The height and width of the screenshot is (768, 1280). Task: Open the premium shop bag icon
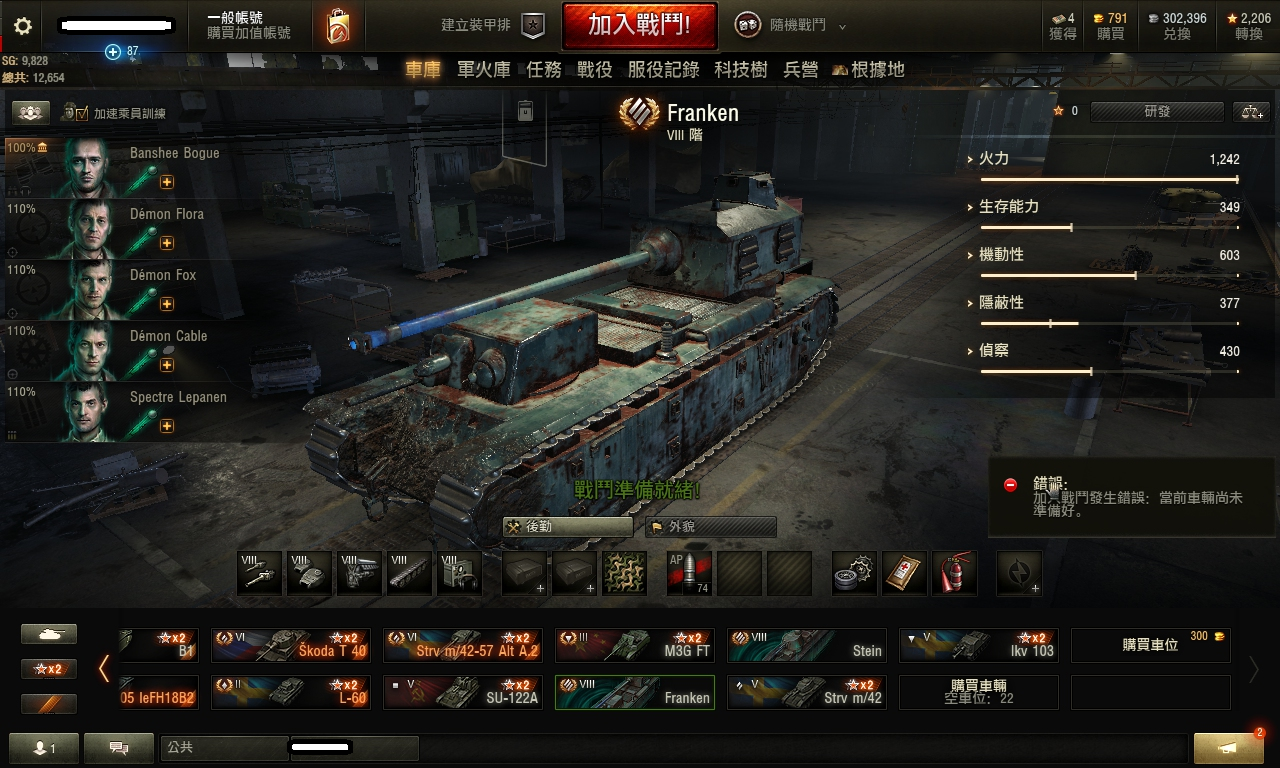(338, 27)
